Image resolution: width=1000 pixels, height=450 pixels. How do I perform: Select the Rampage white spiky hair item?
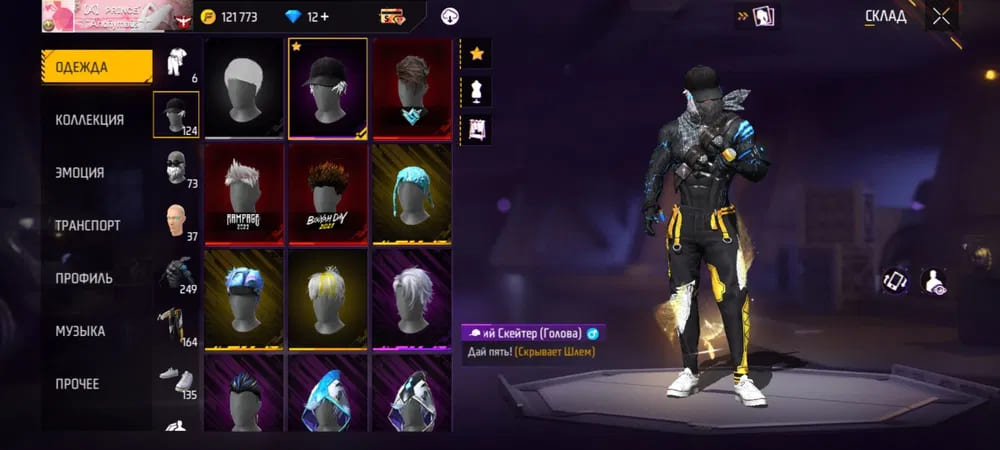[244, 193]
